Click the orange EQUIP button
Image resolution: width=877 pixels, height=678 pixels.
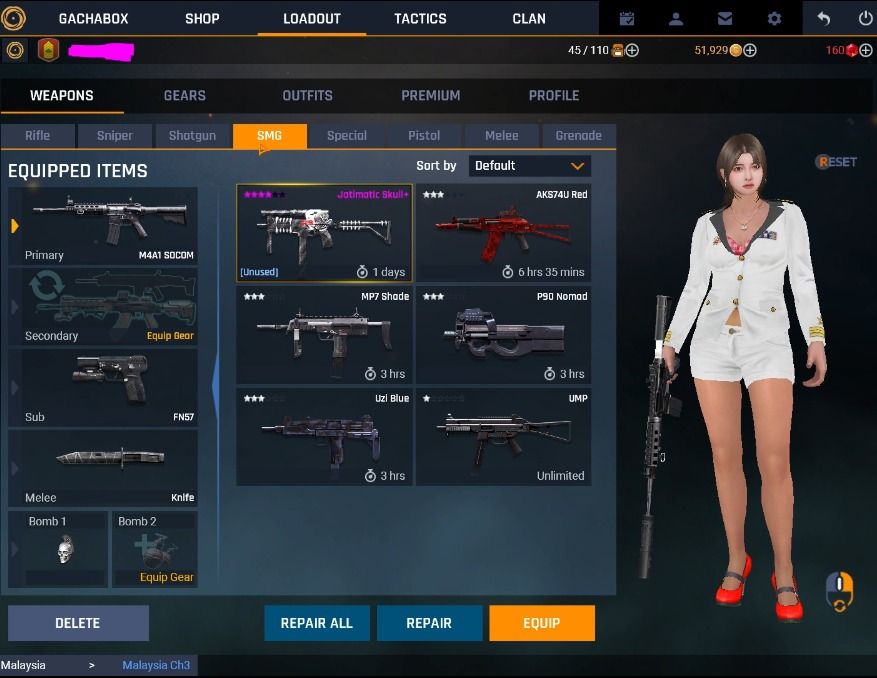click(x=541, y=623)
